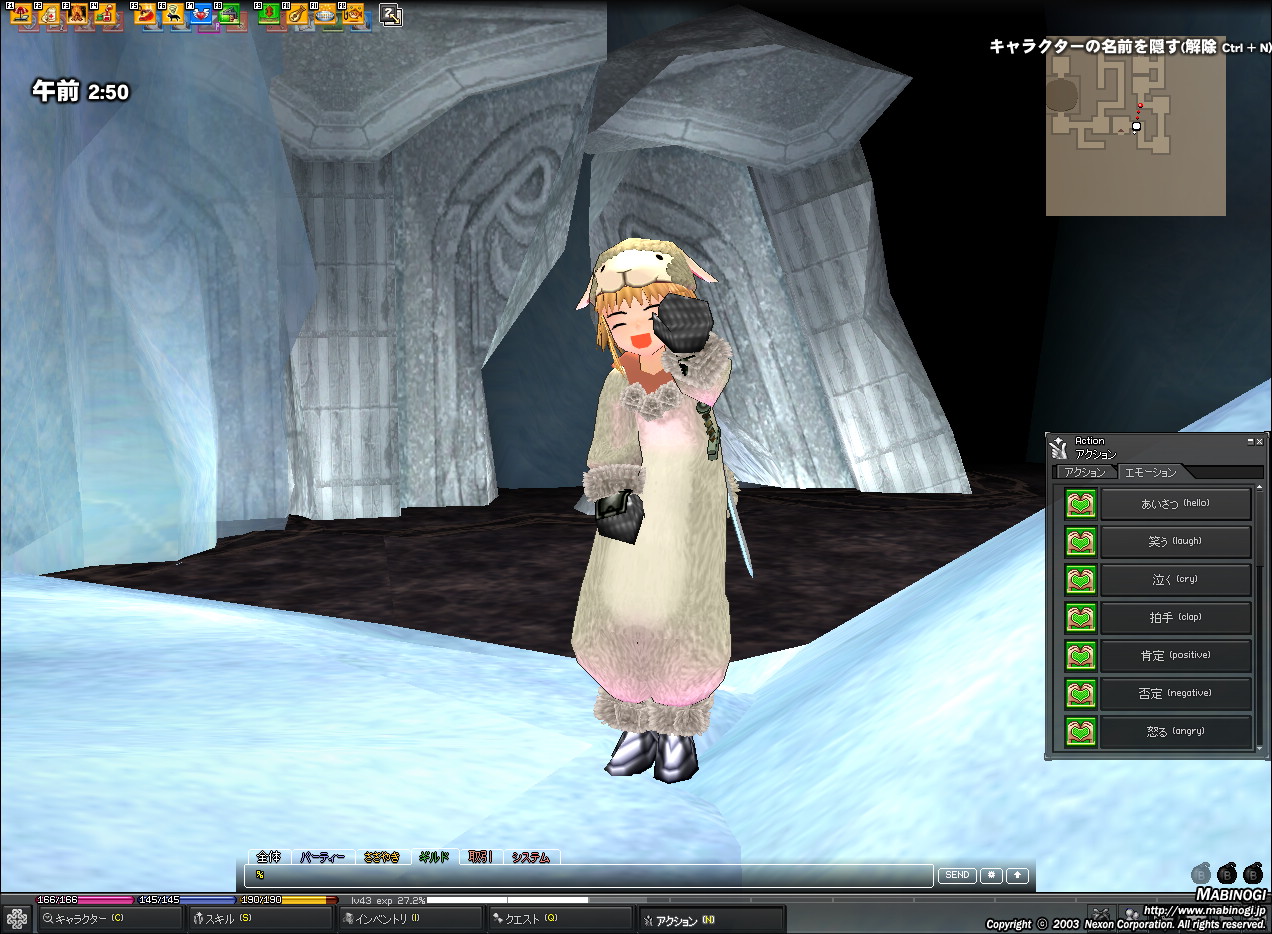Click the 怒る (angry) emotion button
This screenshot has height=934, width=1272.
coord(1175,732)
